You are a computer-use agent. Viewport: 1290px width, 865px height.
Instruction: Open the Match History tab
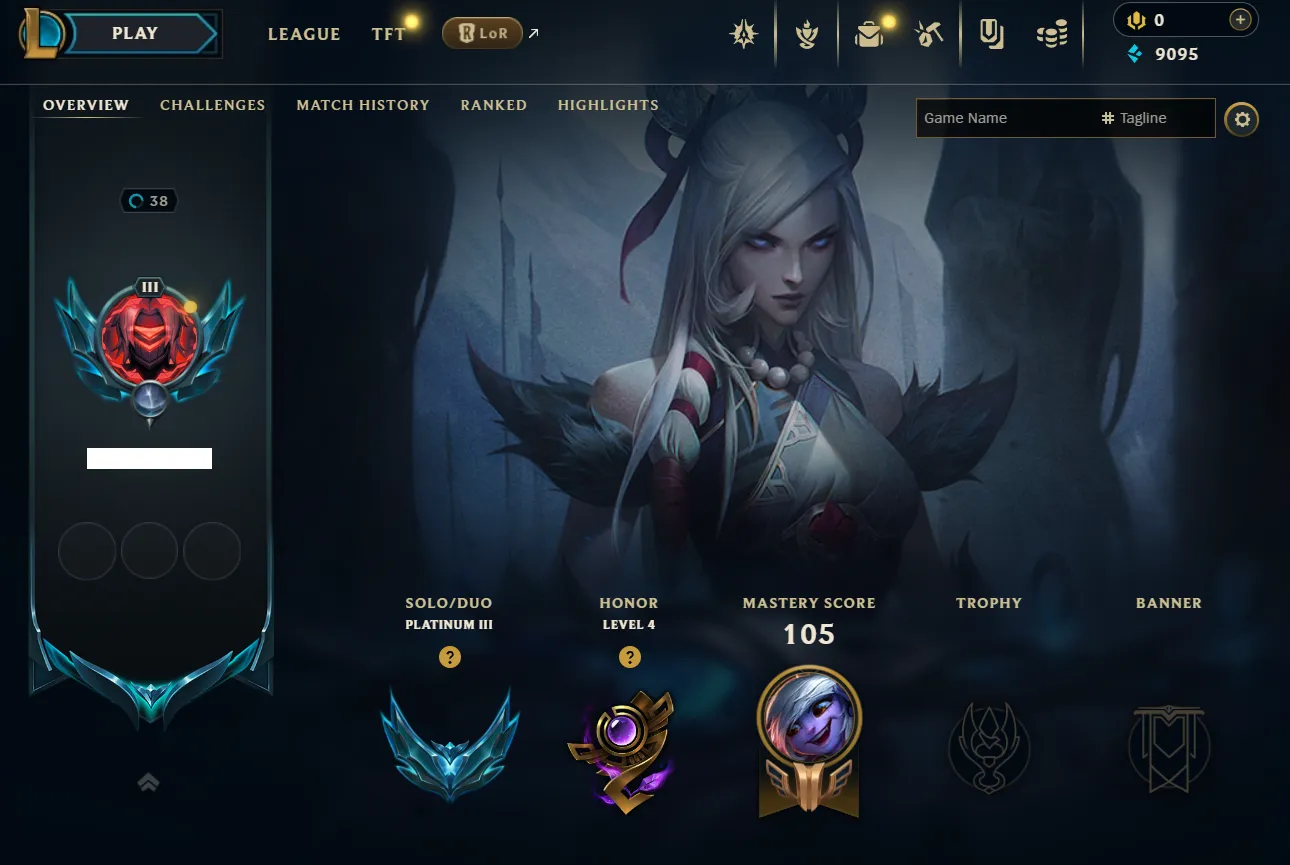point(363,105)
